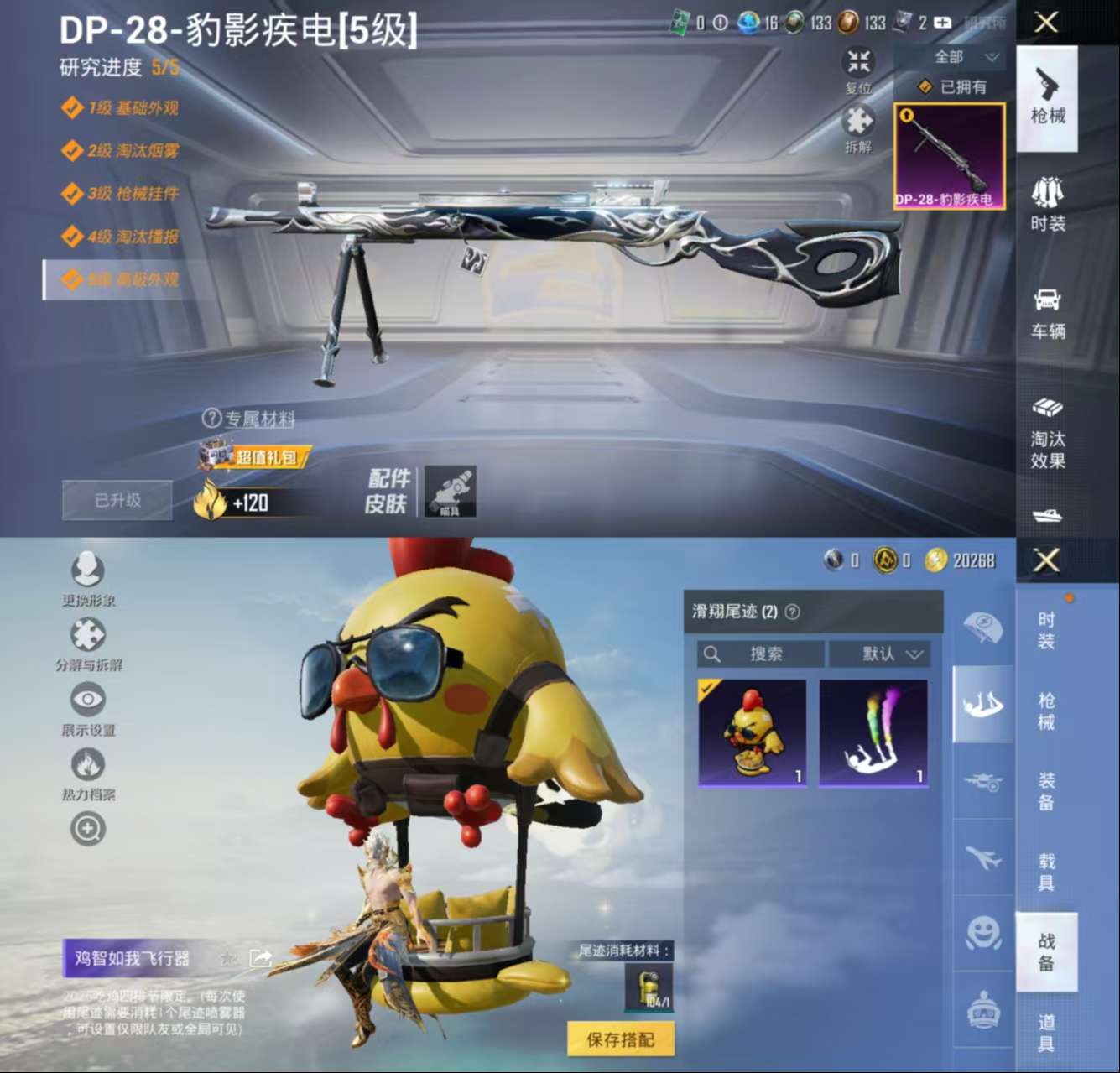The image size is (1120, 1073).
Task: Open the parachute customization icon
Action: (982, 629)
